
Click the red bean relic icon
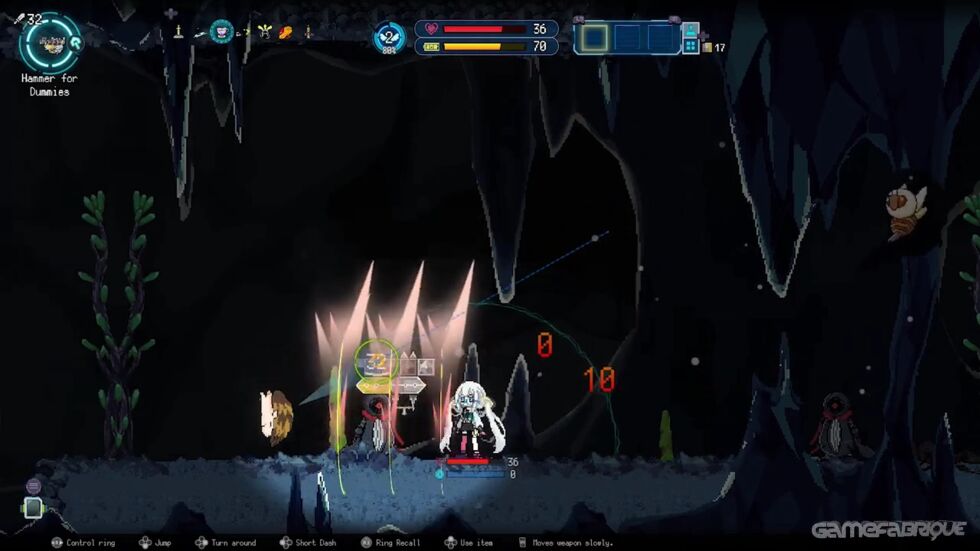pos(286,33)
